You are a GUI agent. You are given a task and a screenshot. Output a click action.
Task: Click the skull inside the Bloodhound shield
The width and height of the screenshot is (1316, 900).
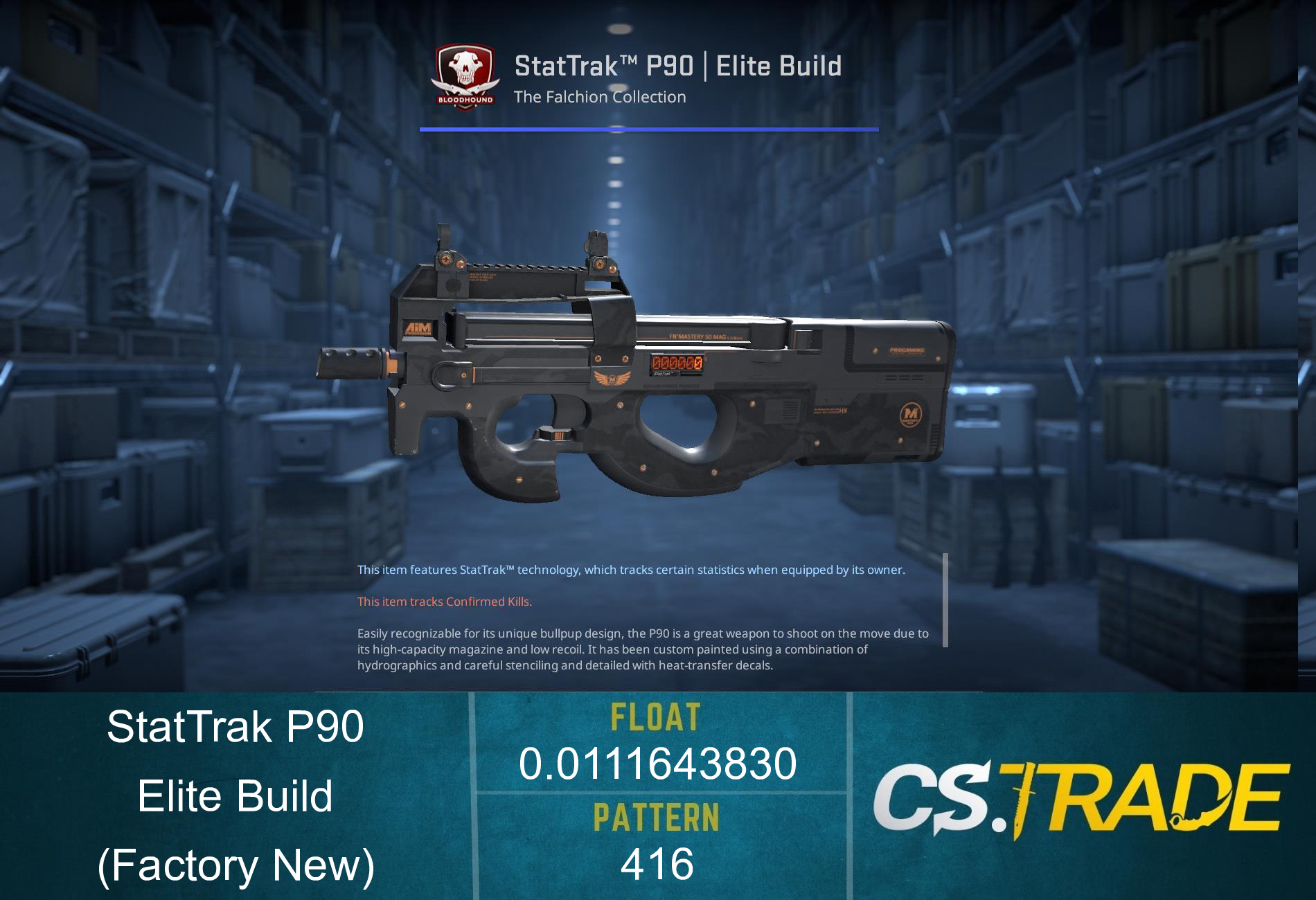pyautogui.click(x=465, y=66)
